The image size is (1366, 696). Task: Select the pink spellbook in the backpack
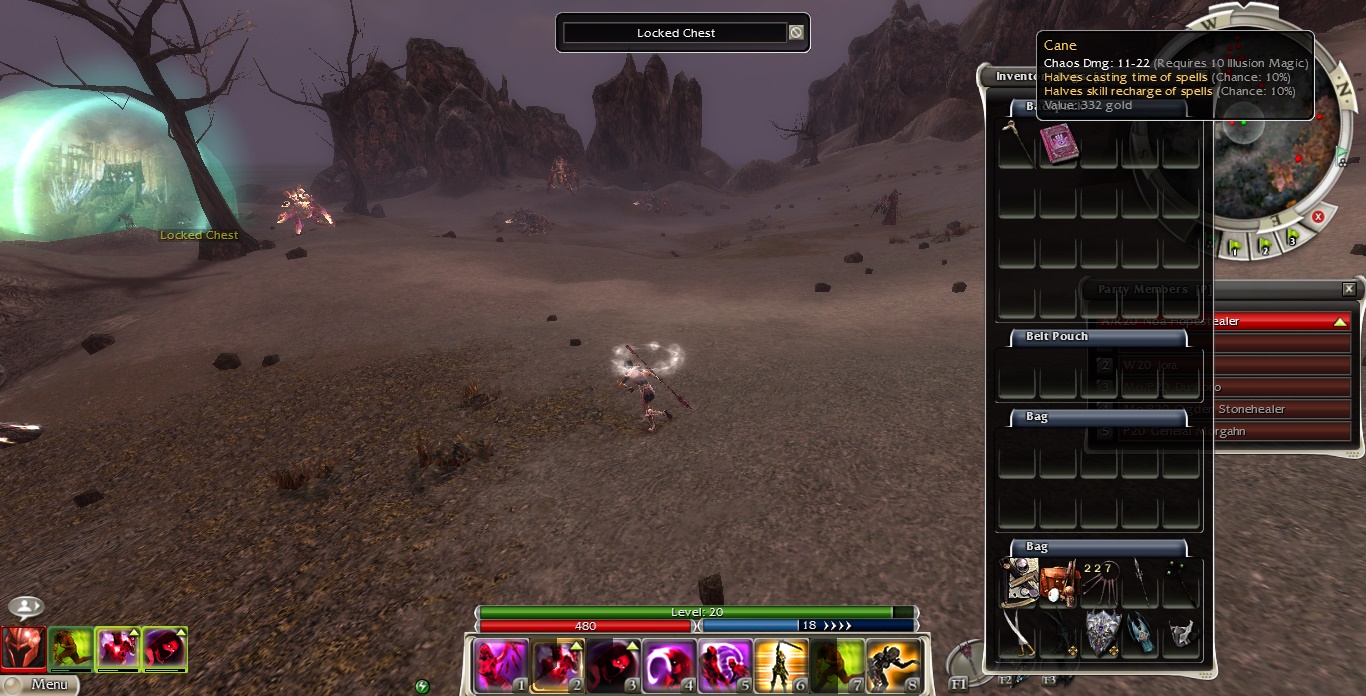tap(1057, 143)
